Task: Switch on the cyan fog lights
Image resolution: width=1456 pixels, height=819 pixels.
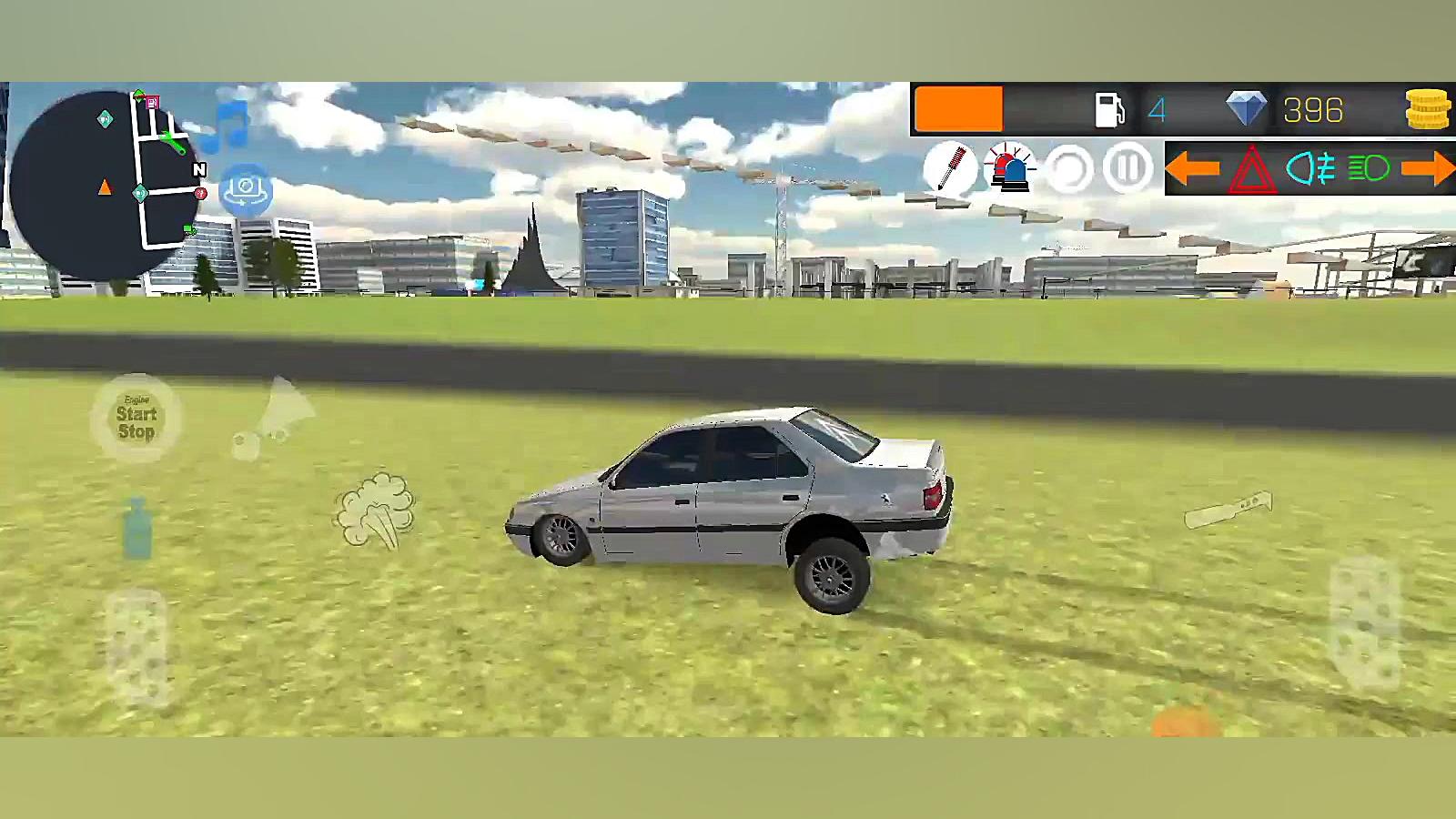Action: 1310,168
